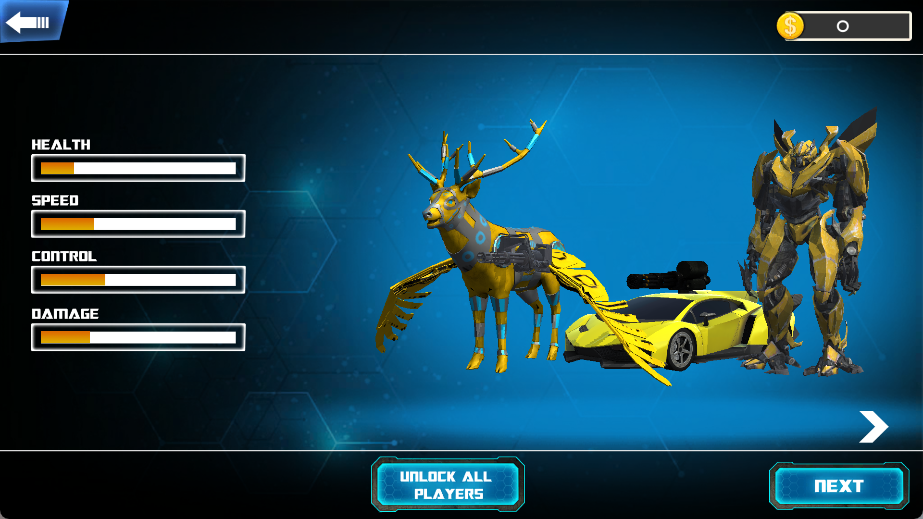923x519 pixels.
Task: Go back using the arrow button
Action: pos(32,21)
